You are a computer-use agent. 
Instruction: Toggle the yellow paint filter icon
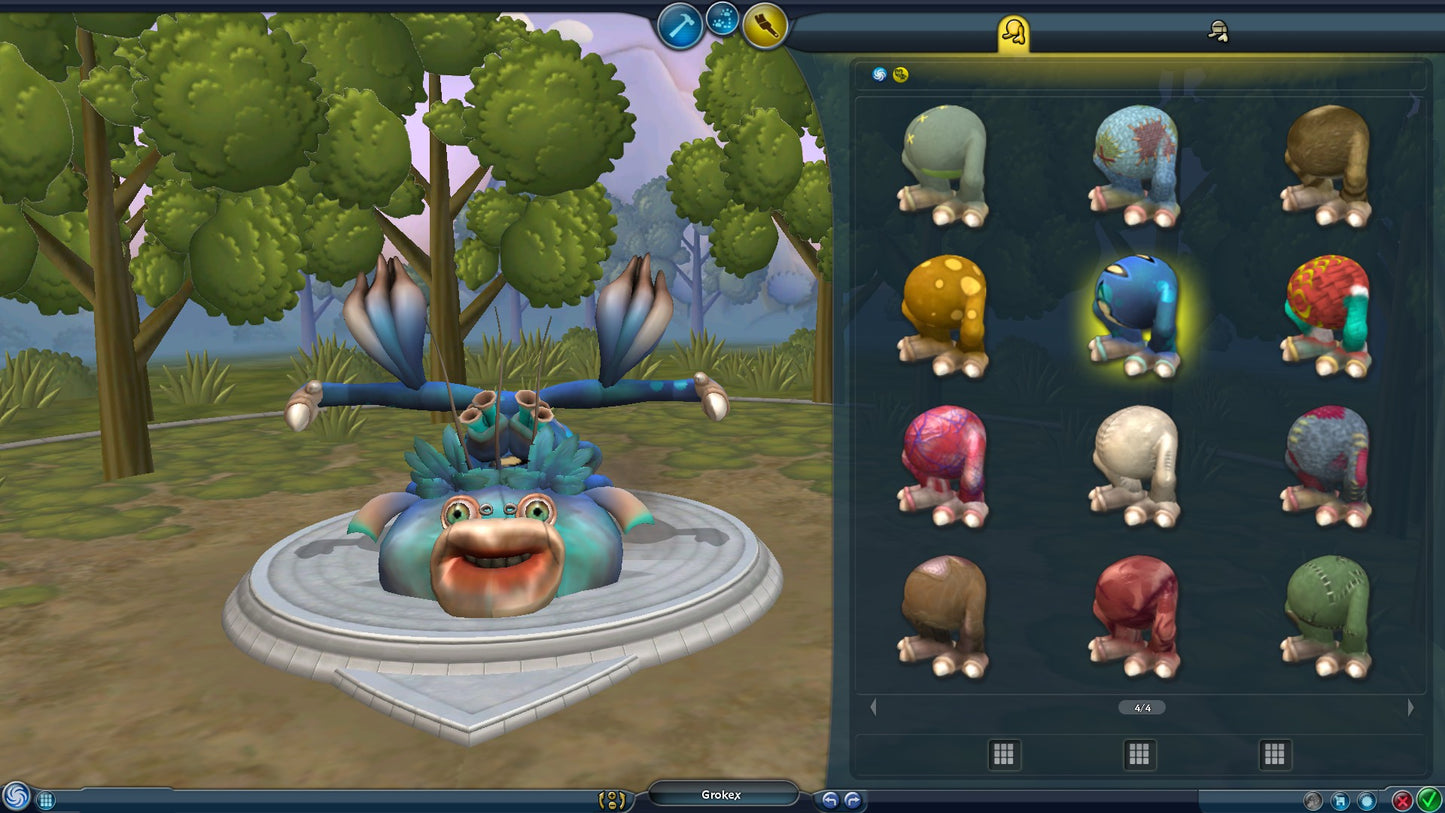coord(899,73)
